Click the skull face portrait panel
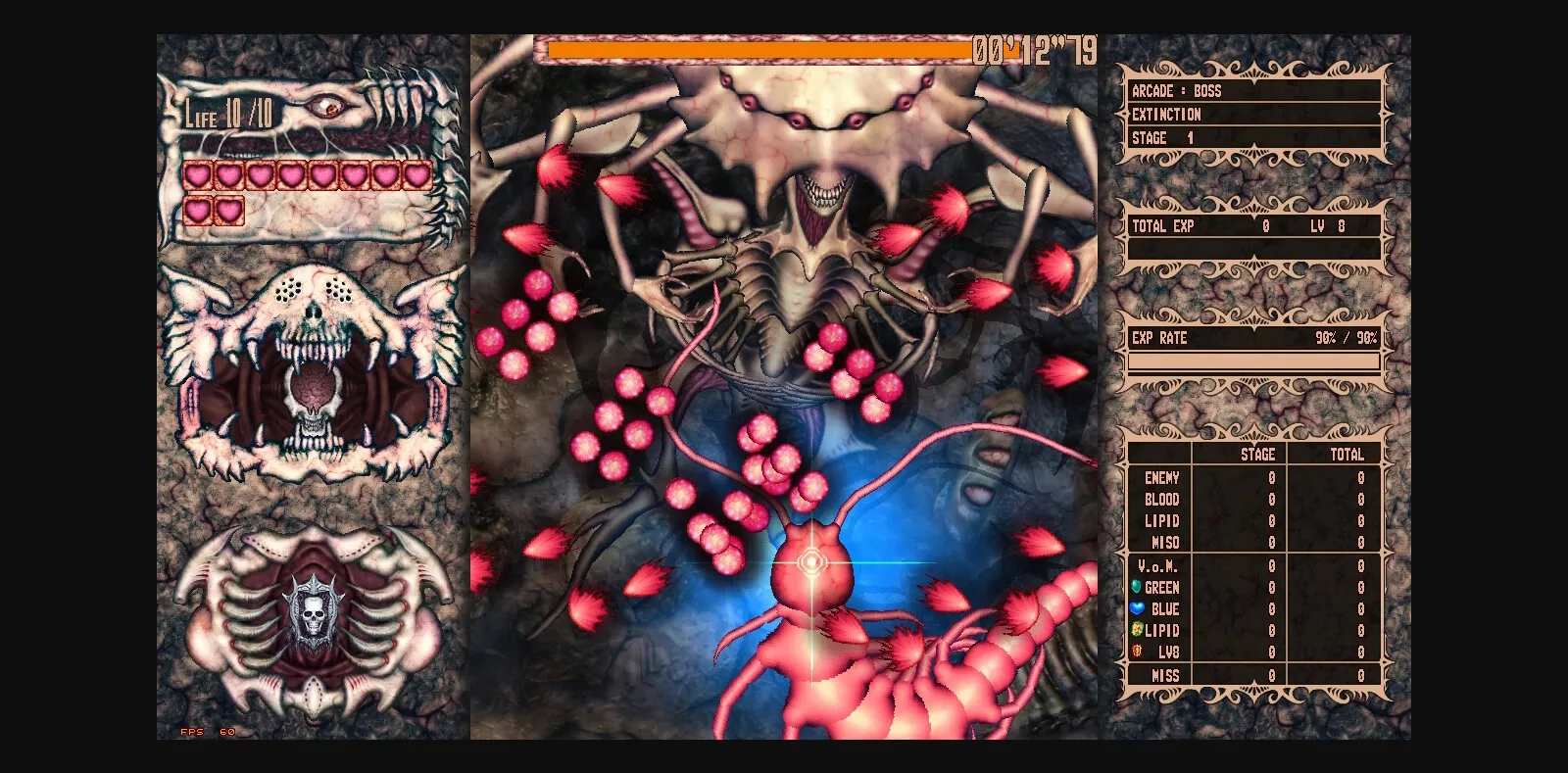The width and height of the screenshot is (1568, 773). coord(314,372)
